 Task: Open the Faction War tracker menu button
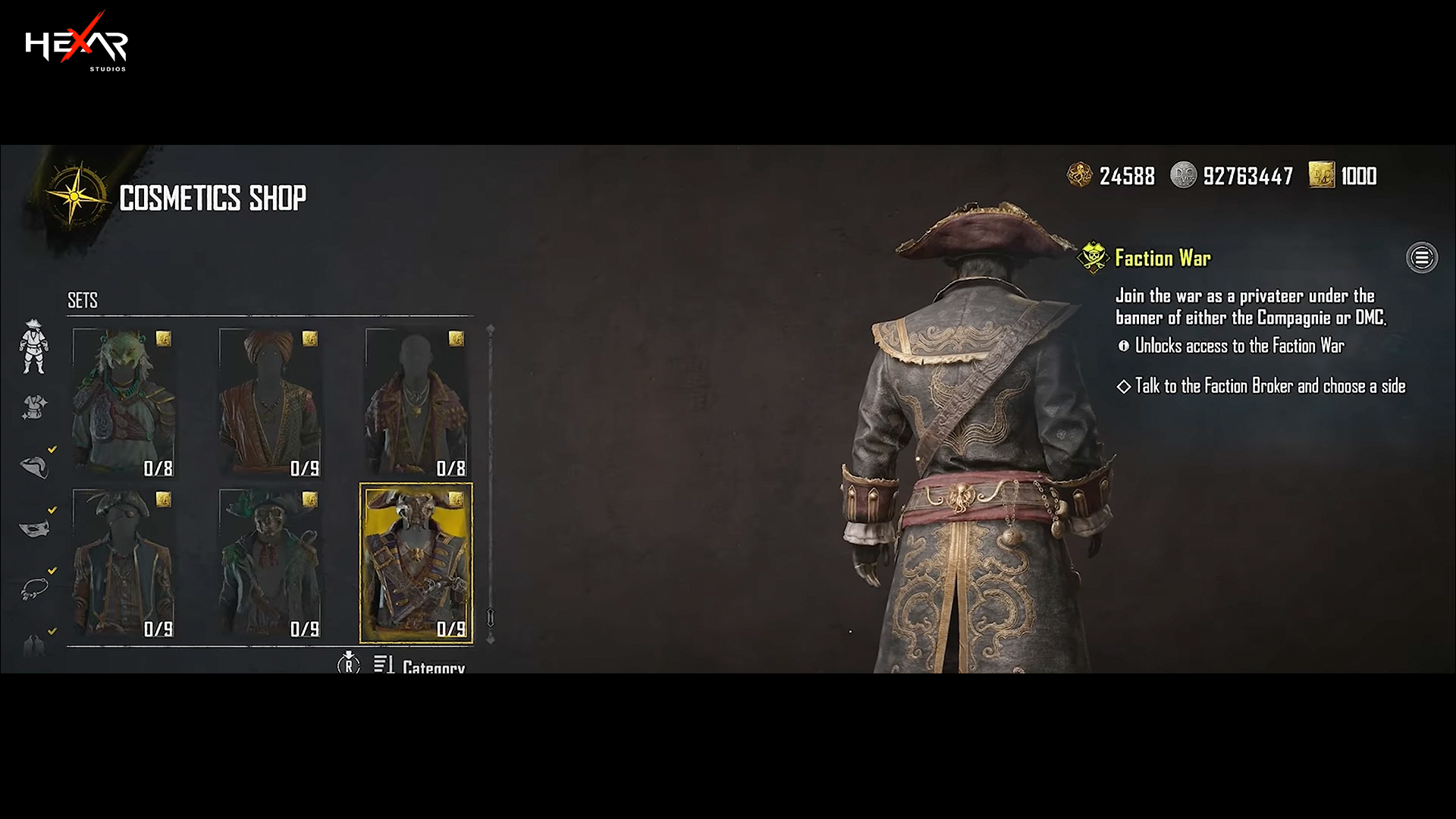click(1421, 258)
